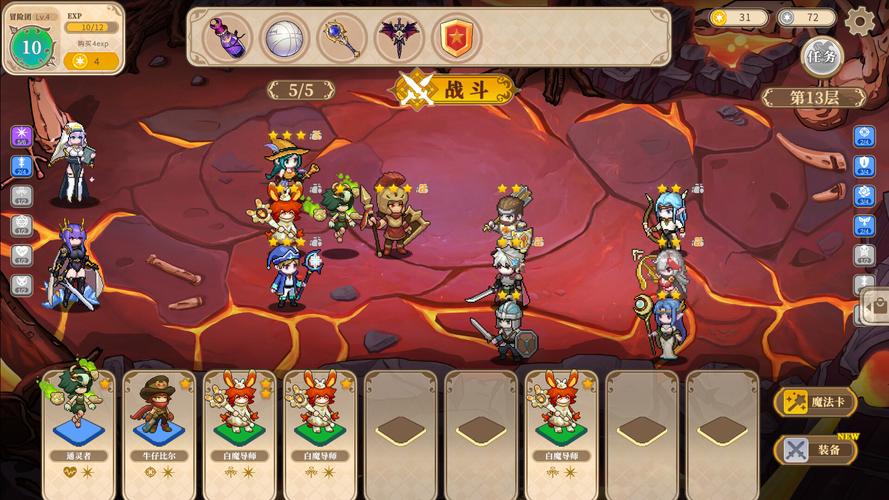
Task: Open the 装备 equipment menu
Action: (x=815, y=450)
